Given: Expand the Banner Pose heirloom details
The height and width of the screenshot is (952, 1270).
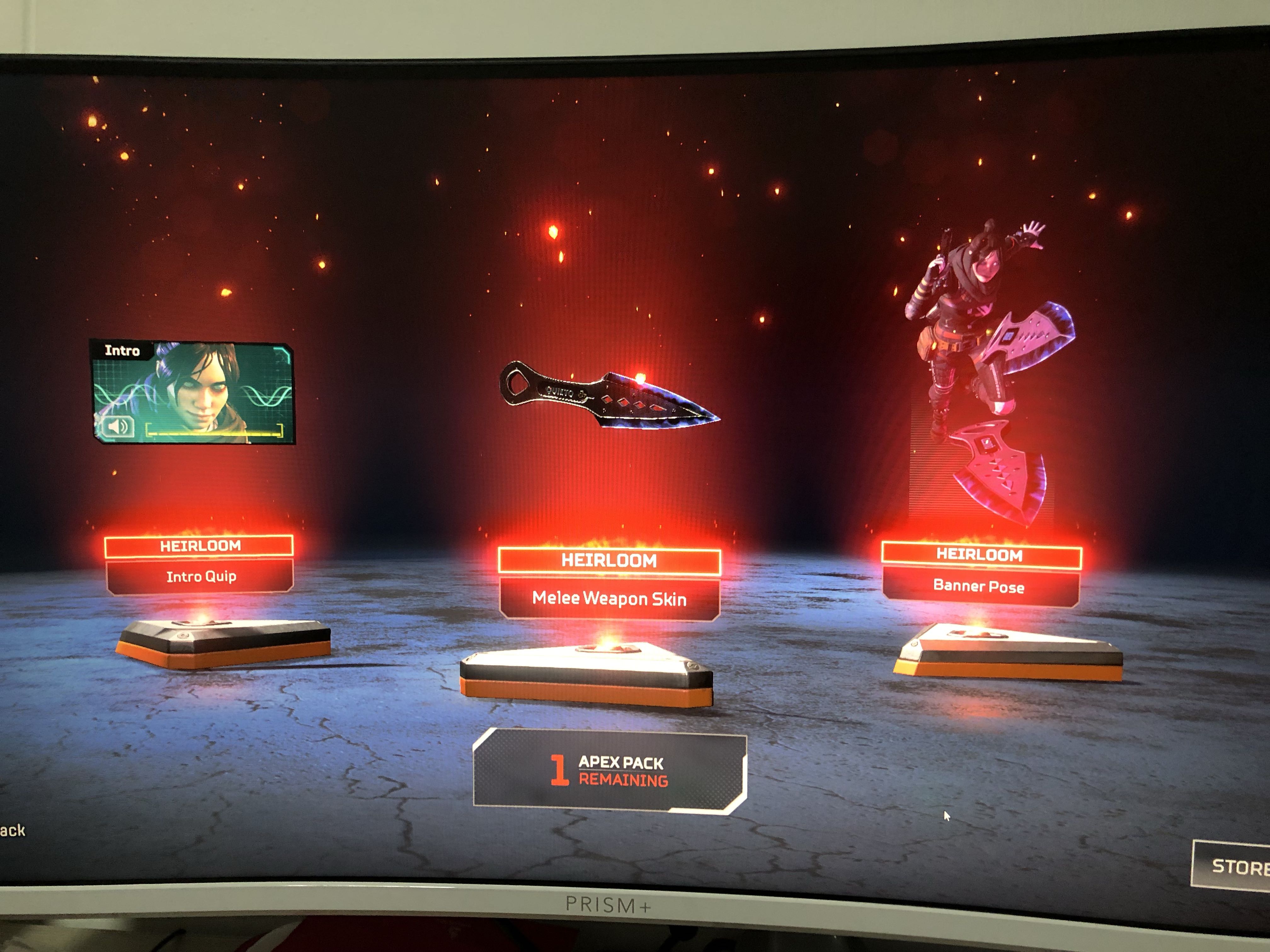Looking at the screenshot, I should click(x=979, y=586).
